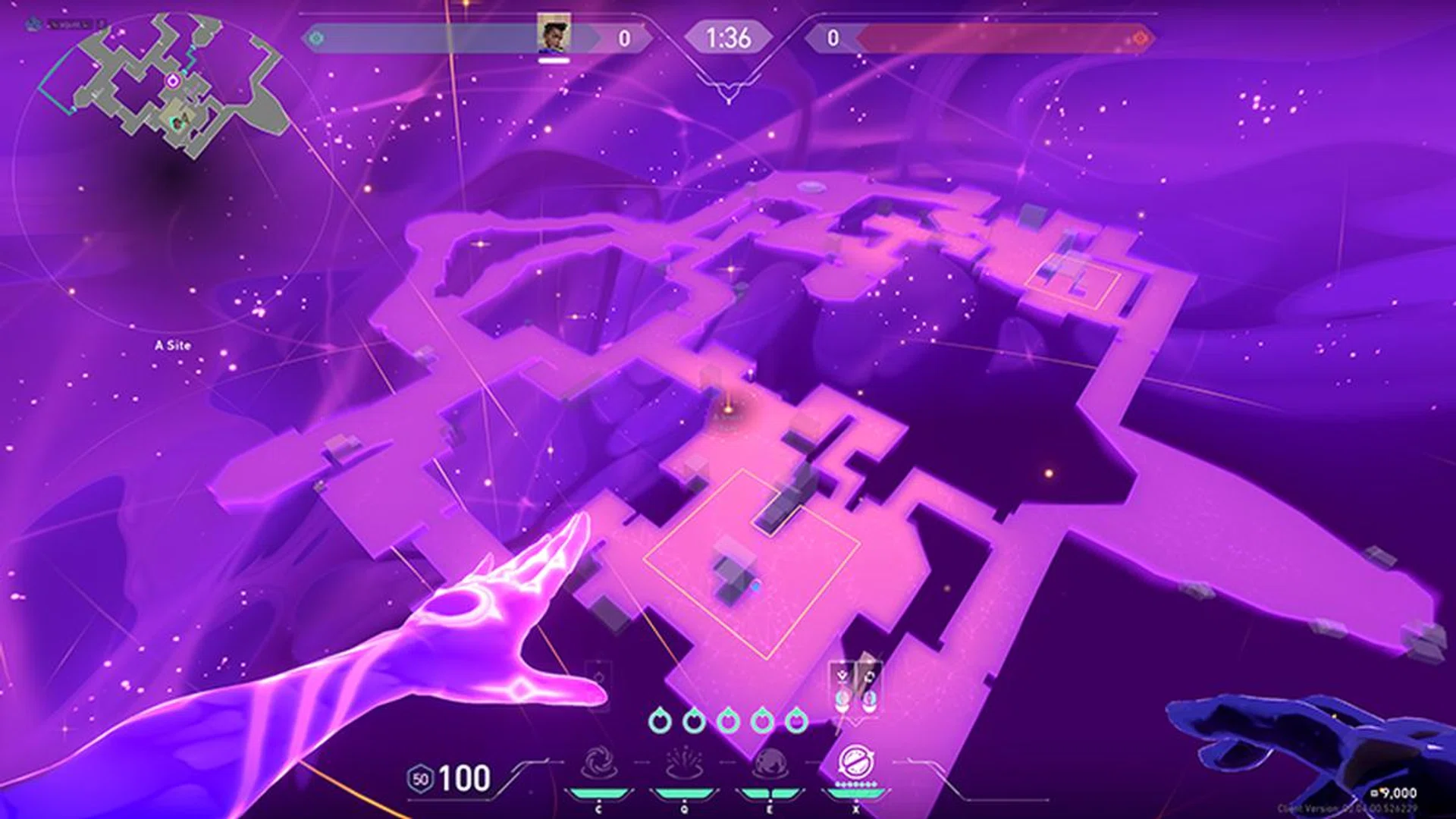1456x819 pixels.
Task: Activate the Nova Pulse burst ability
Action: (684, 764)
